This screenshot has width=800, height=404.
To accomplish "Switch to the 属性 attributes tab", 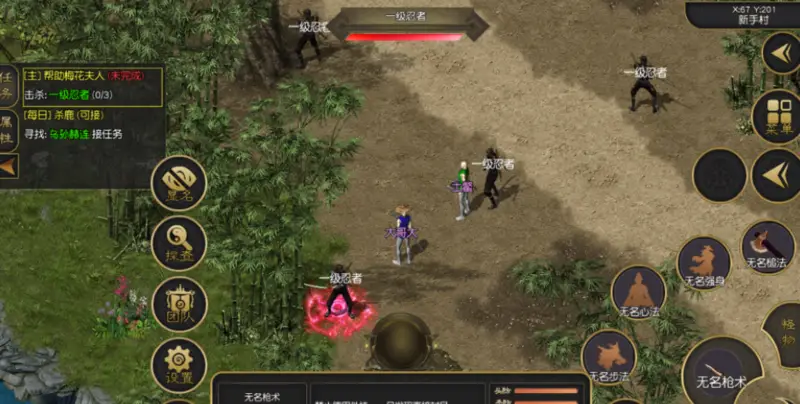I will pos(8,127).
